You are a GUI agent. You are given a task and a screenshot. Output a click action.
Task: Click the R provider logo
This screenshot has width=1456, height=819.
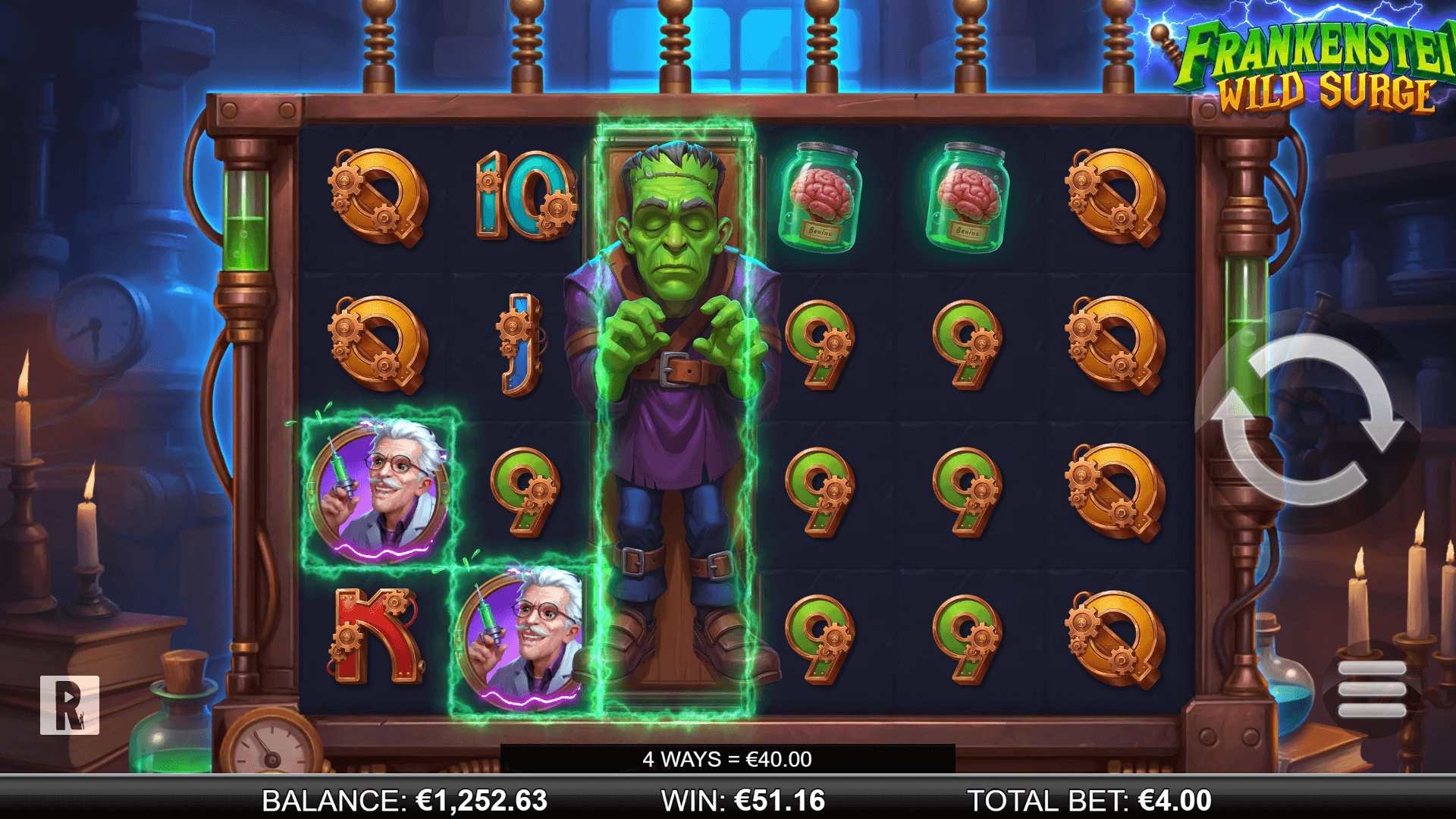point(70,704)
